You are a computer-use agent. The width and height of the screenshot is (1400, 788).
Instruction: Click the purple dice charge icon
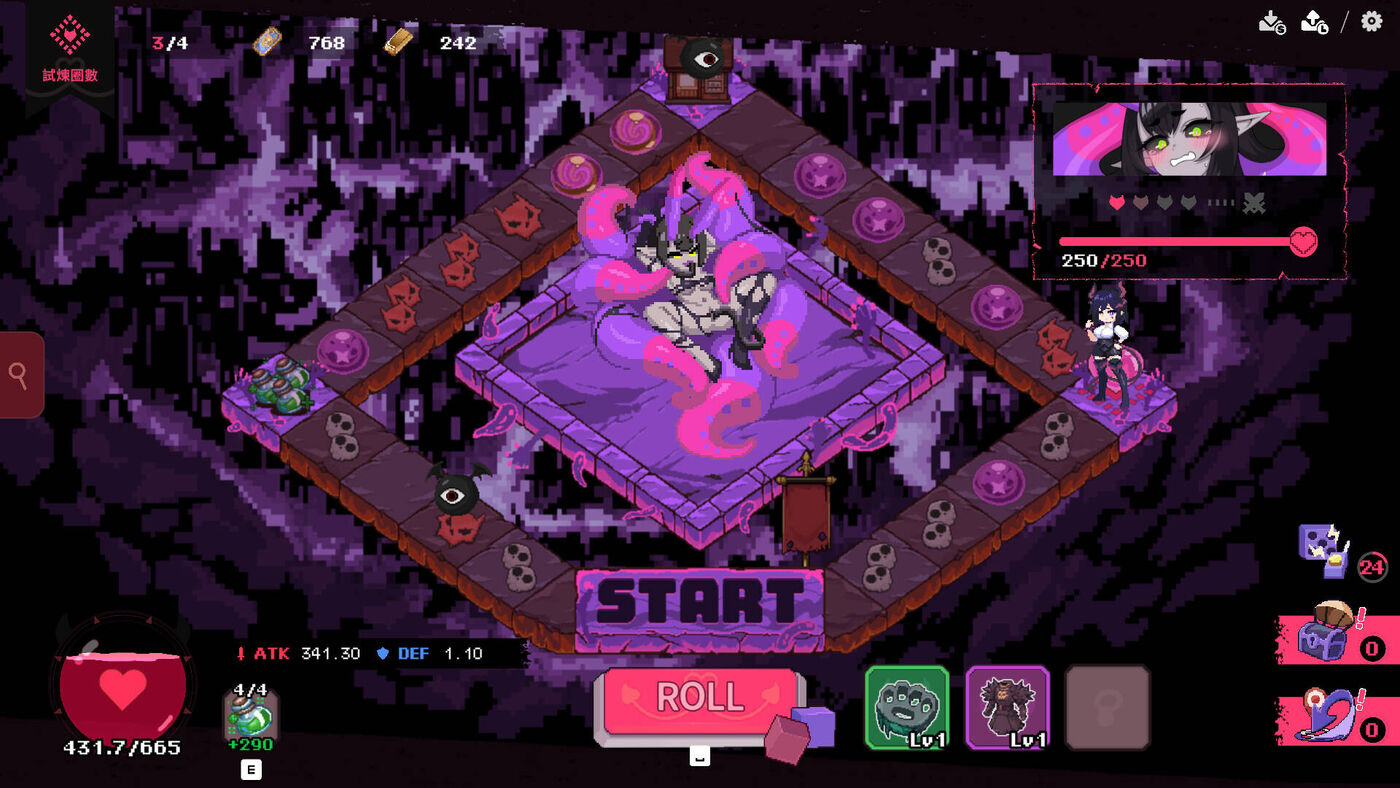1323,552
